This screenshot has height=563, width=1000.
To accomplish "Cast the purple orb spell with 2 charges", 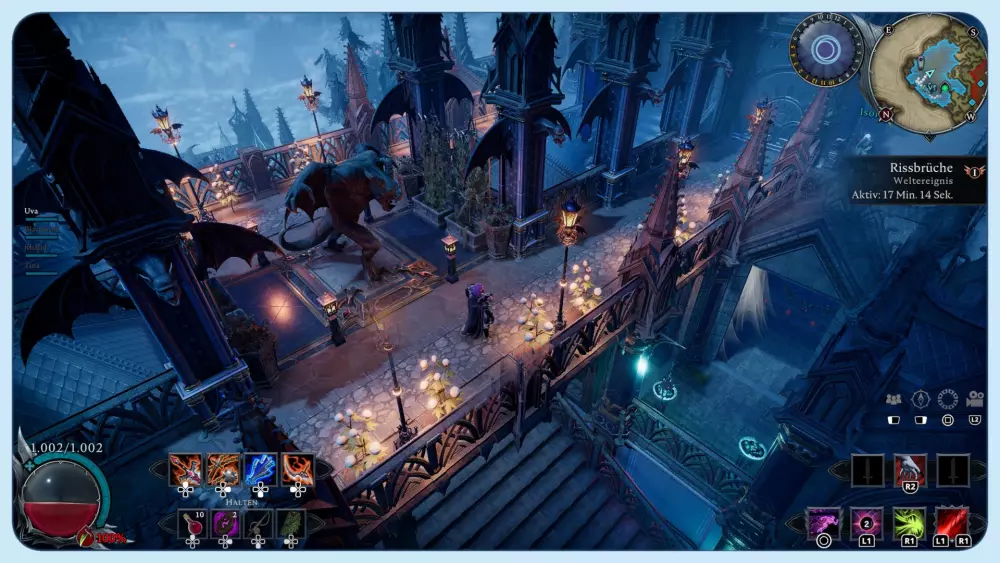I will point(866,523).
